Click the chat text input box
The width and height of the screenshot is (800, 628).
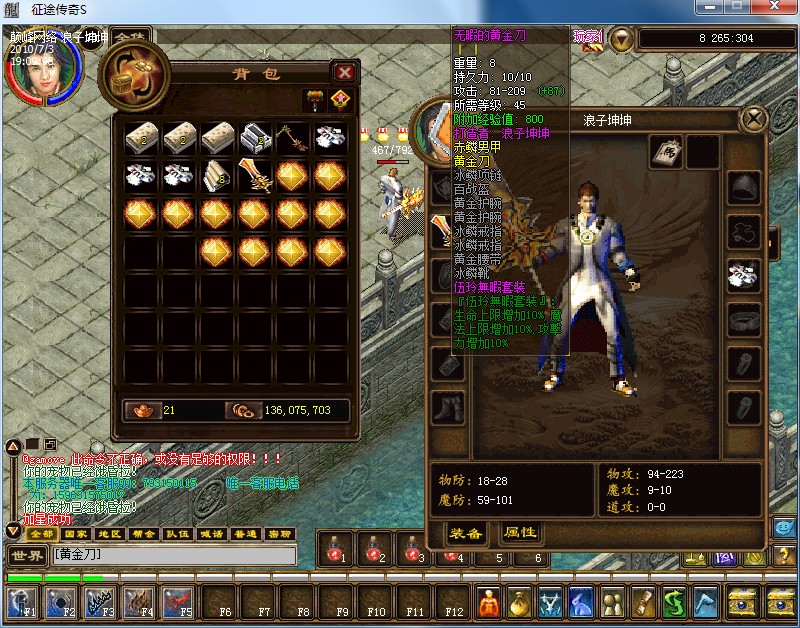click(x=175, y=555)
